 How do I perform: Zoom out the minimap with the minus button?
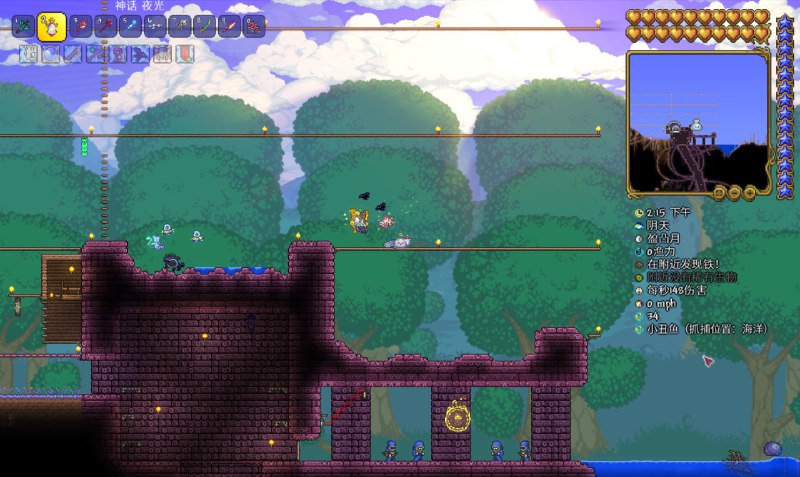pos(733,191)
